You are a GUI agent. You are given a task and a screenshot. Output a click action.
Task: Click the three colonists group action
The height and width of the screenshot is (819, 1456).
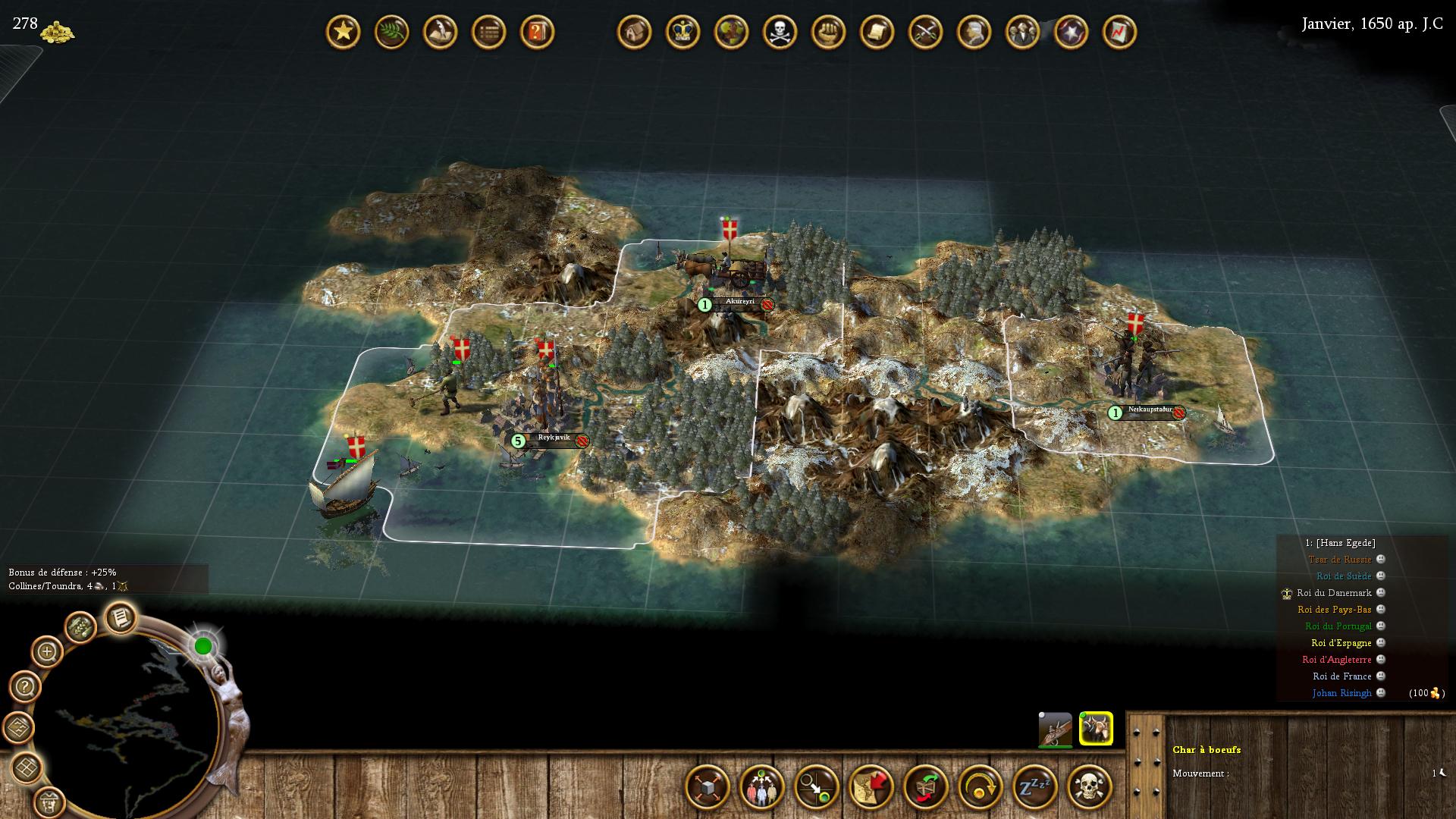pos(761,786)
